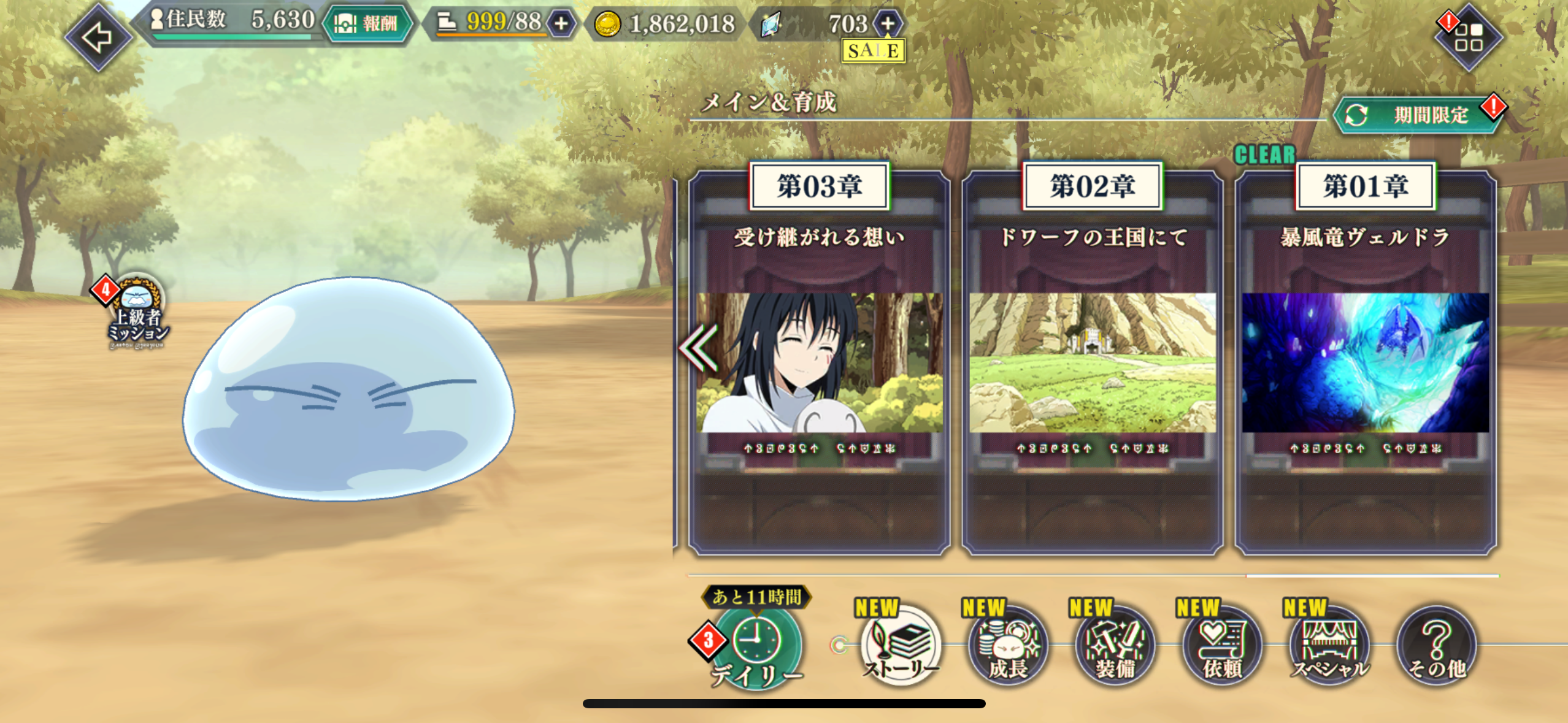Choose Chapter 02 ドワーフの王国にて

[x=1092, y=362]
